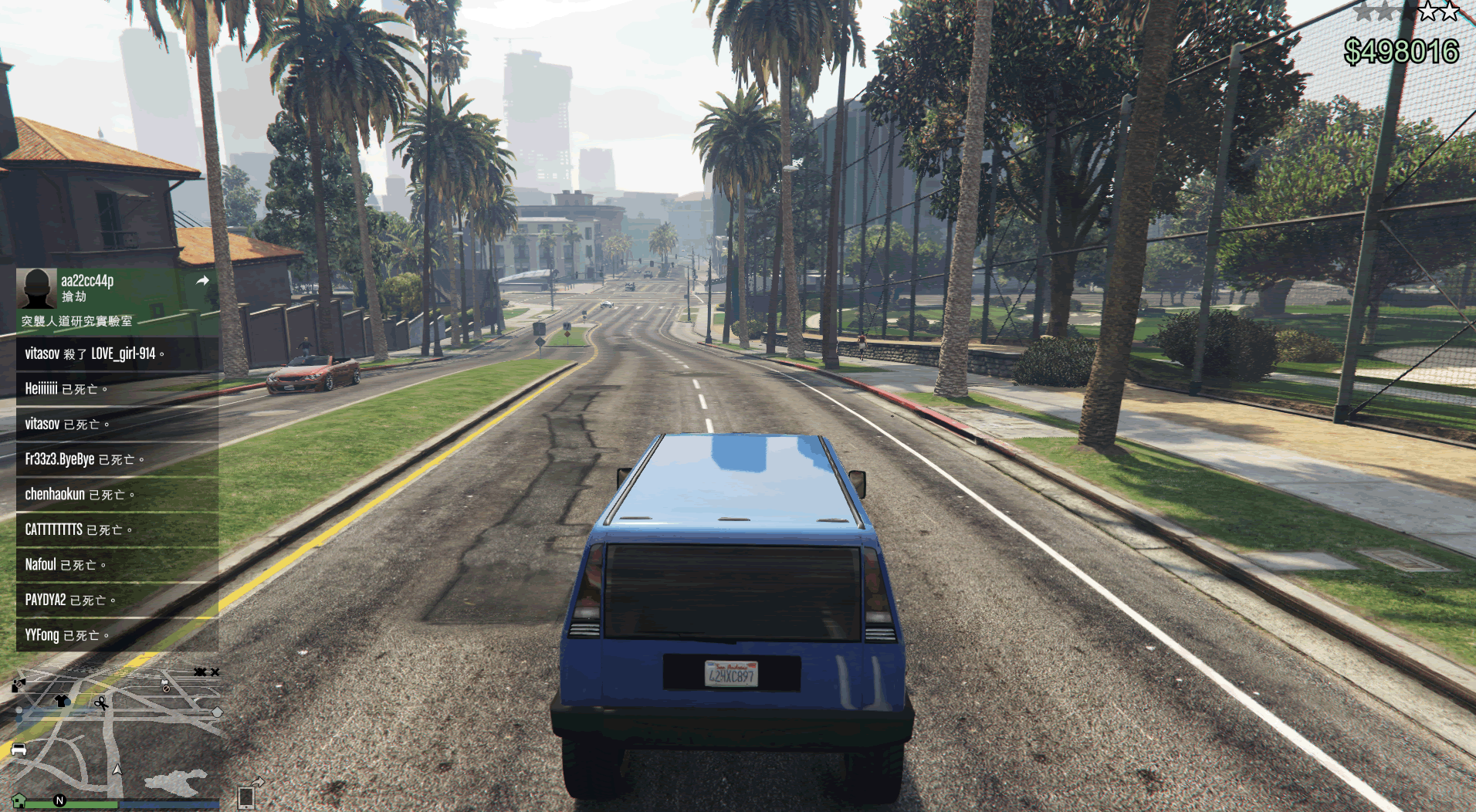Select the white car marker on minimap
This screenshot has width=1476, height=812.
point(19,749)
